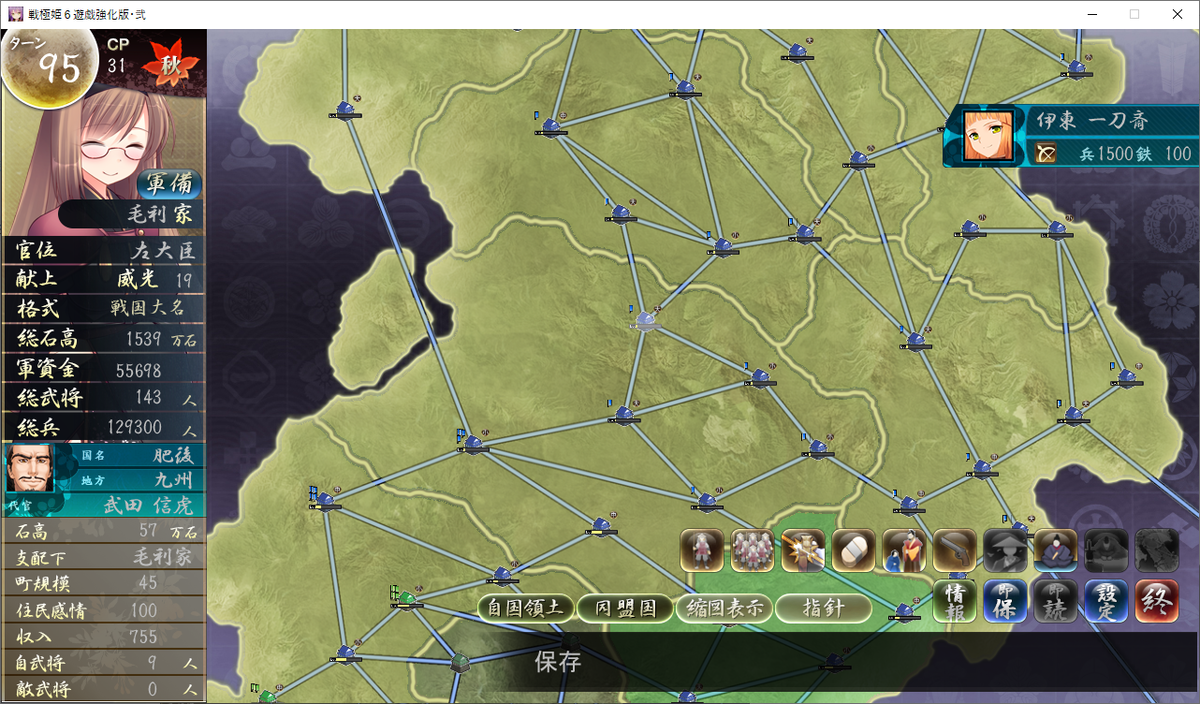Open the 設定 settings menu
The height and width of the screenshot is (704, 1200).
pos(1106,601)
